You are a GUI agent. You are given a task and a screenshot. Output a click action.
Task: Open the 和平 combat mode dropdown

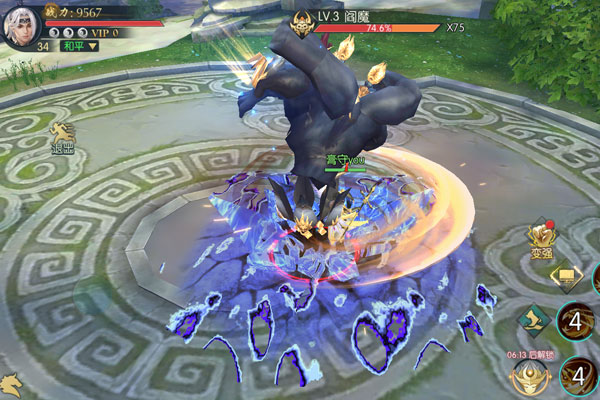[78, 45]
